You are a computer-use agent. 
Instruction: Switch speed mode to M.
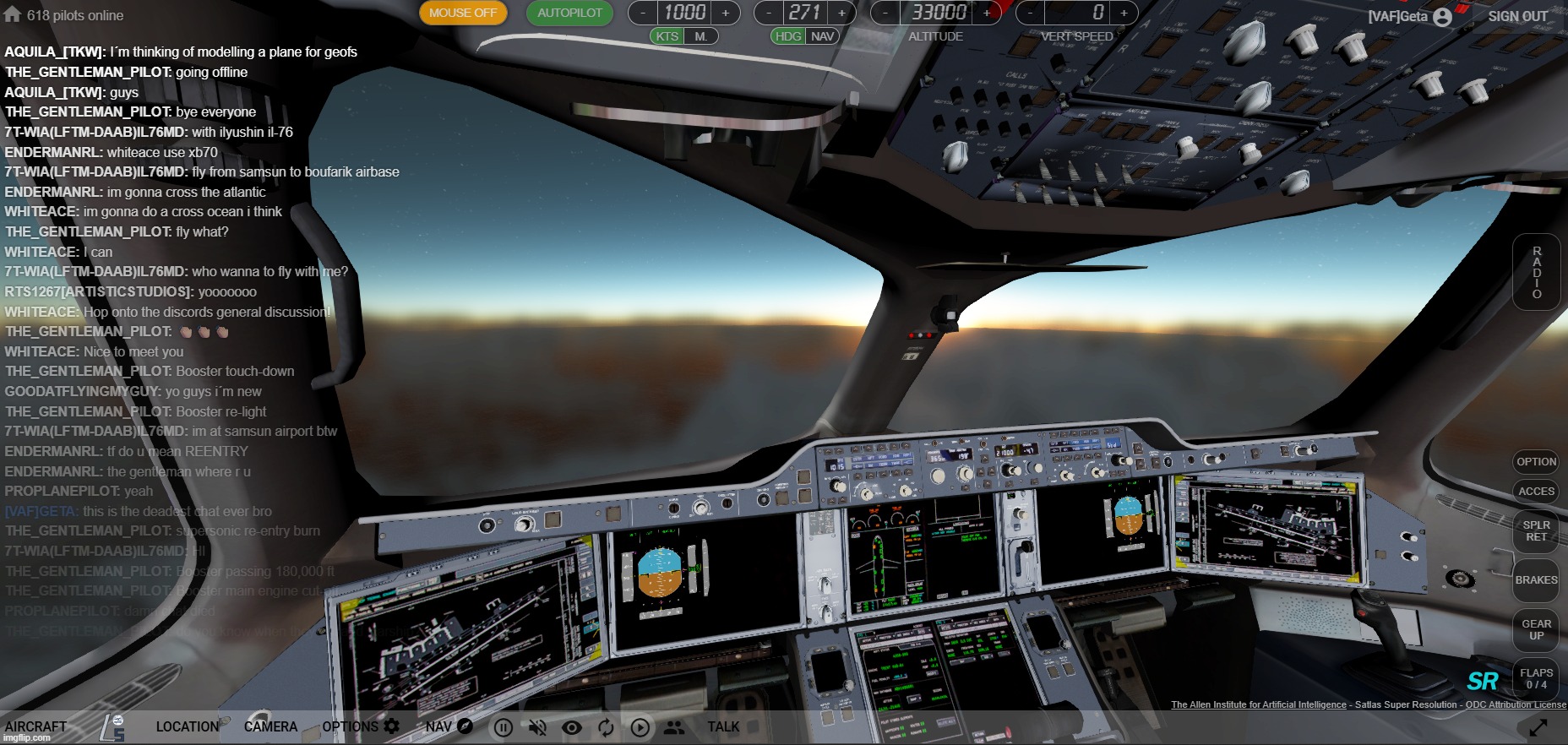point(700,36)
